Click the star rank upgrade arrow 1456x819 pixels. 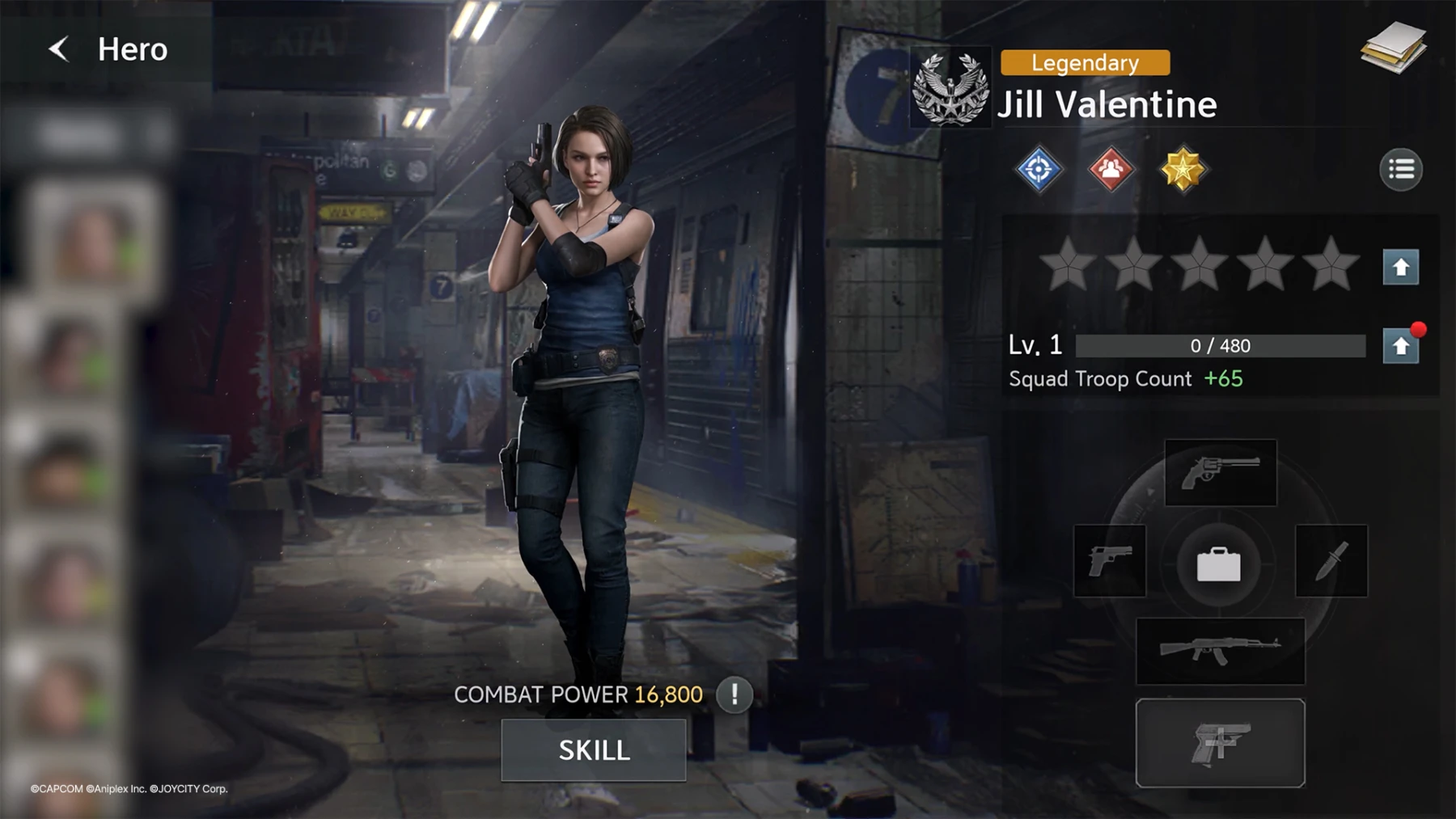[1400, 268]
